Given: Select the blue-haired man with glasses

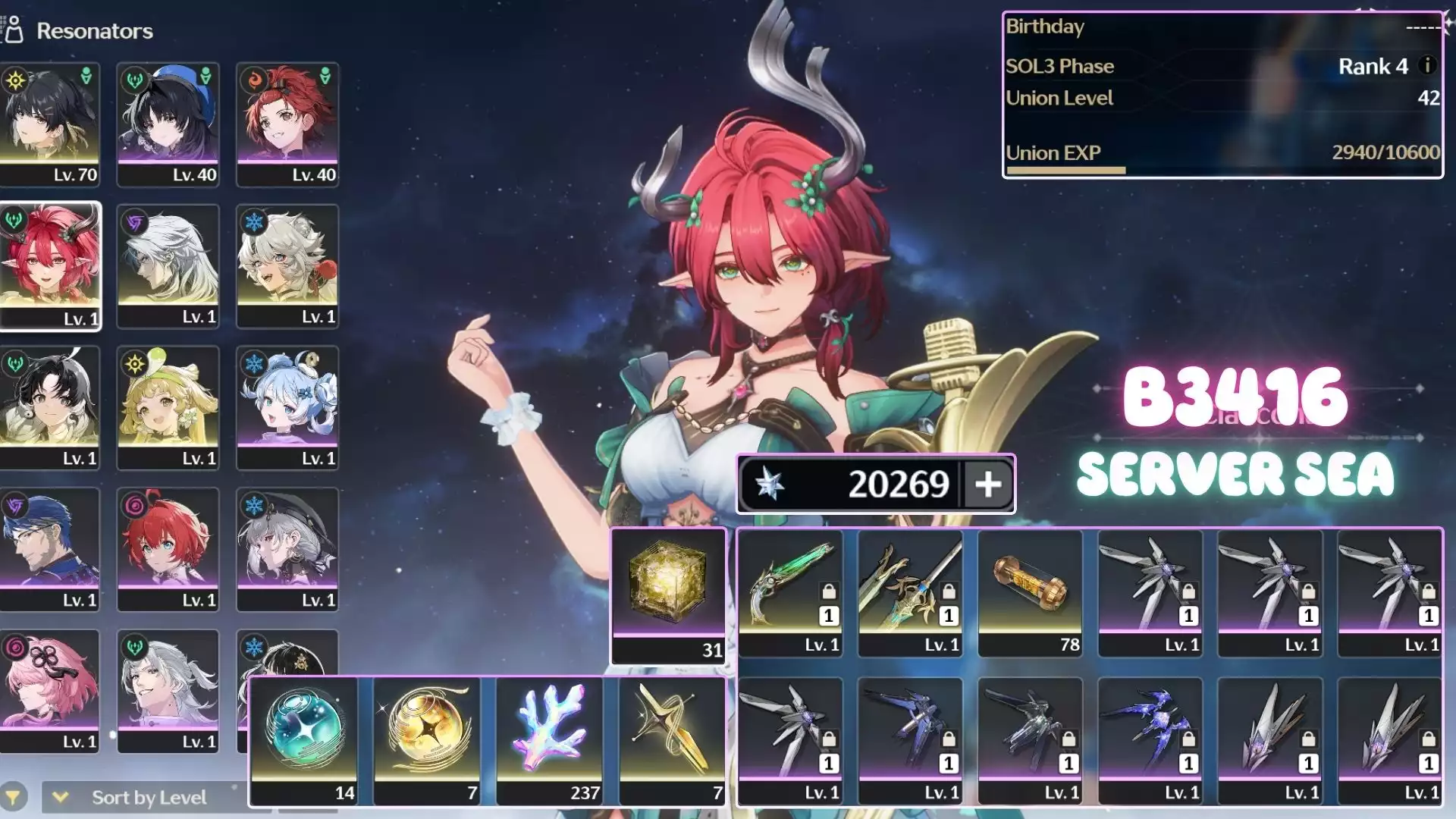Looking at the screenshot, I should pos(50,549).
